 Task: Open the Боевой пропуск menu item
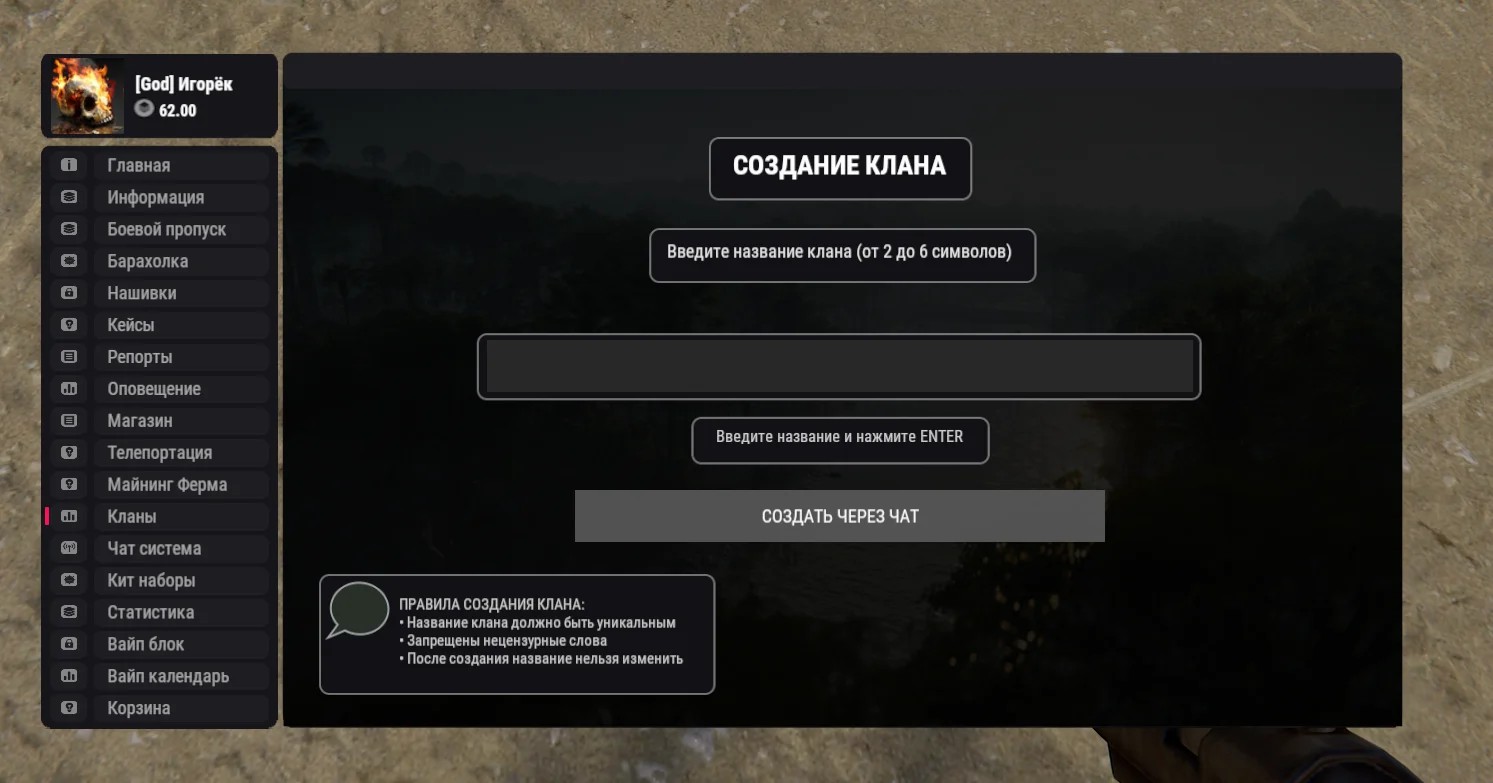coord(166,229)
